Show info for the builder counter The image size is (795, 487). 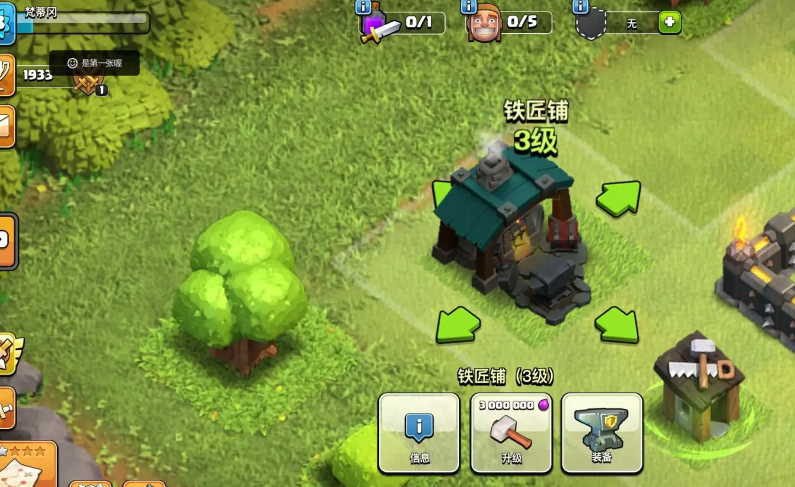(x=468, y=7)
